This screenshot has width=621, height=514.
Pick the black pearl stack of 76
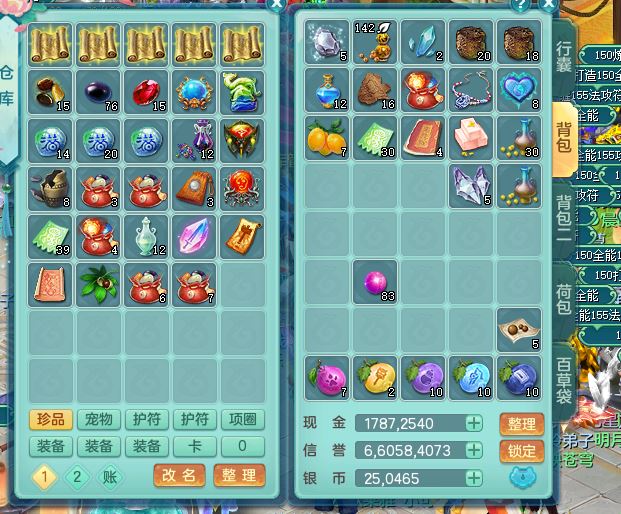[x=99, y=90]
